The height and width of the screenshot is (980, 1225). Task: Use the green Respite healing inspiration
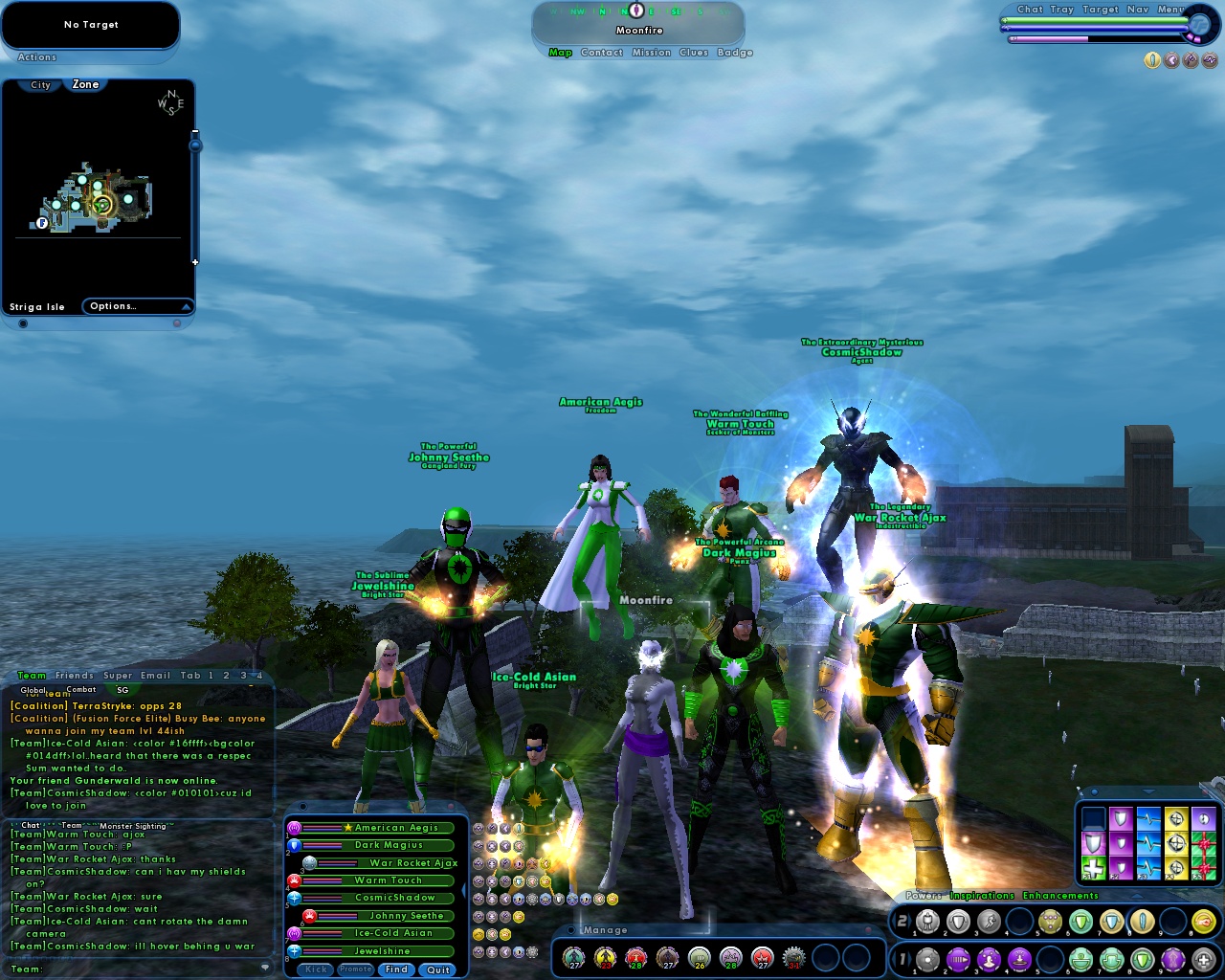[x=1094, y=867]
